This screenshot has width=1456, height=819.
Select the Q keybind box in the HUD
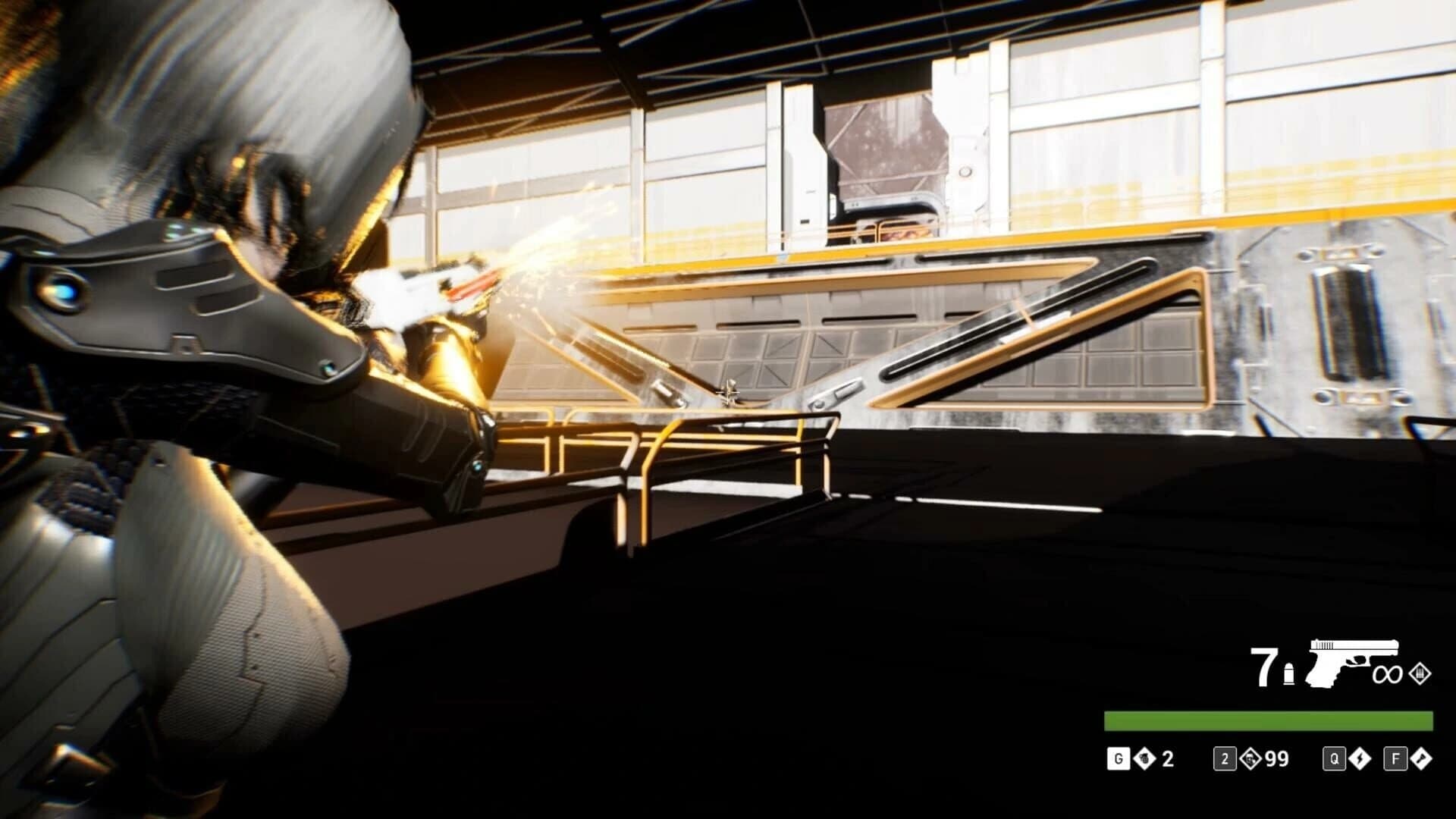[x=1335, y=758]
